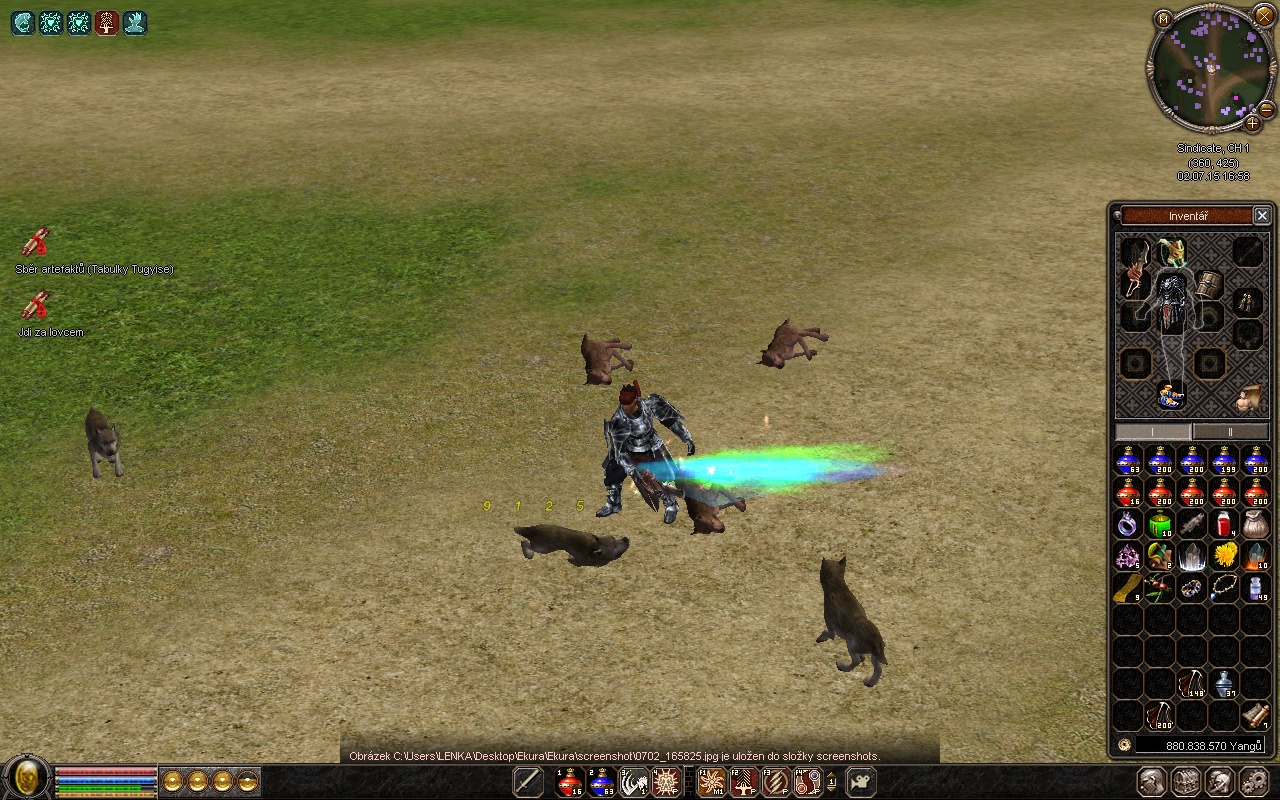Close the Inventář window
The width and height of the screenshot is (1280, 800).
pos(1262,215)
